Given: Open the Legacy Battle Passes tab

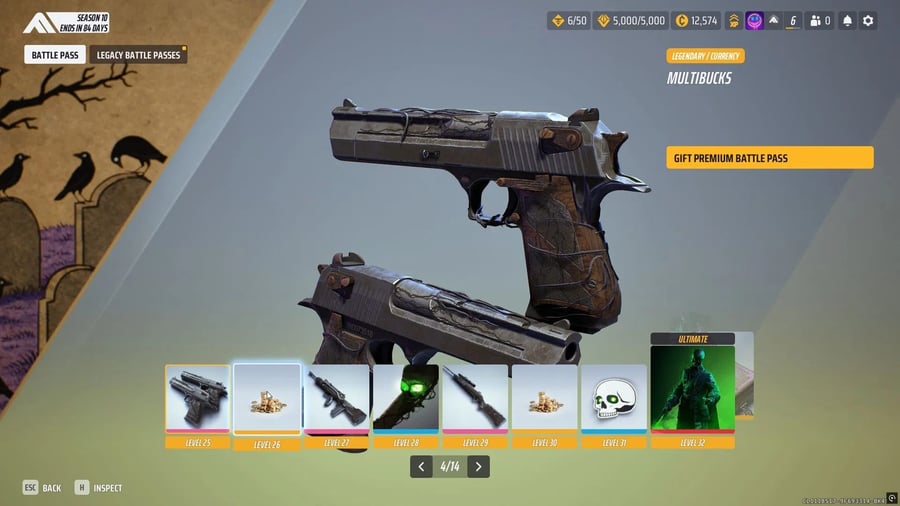Looking at the screenshot, I should coord(137,55).
